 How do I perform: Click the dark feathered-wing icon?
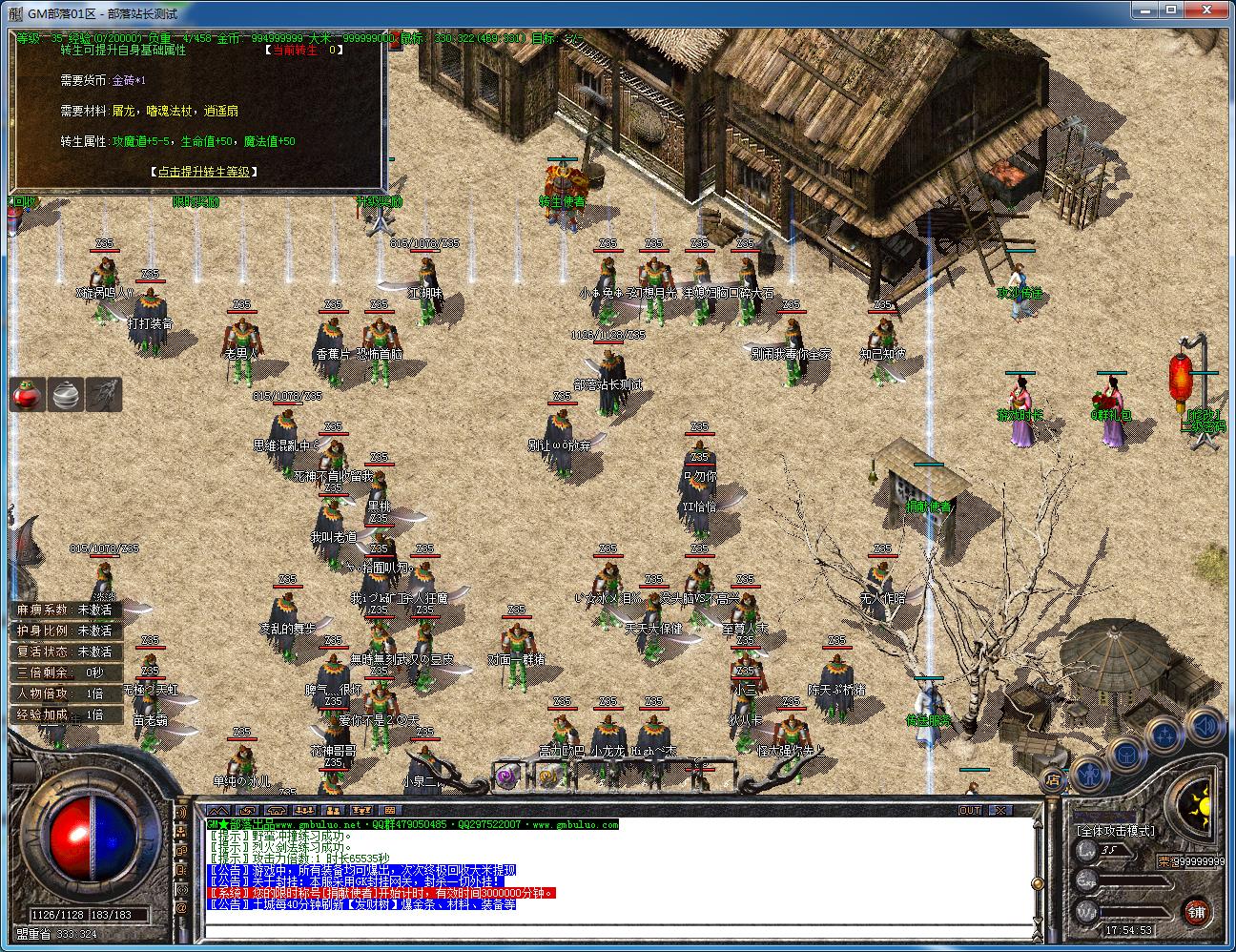(103, 395)
